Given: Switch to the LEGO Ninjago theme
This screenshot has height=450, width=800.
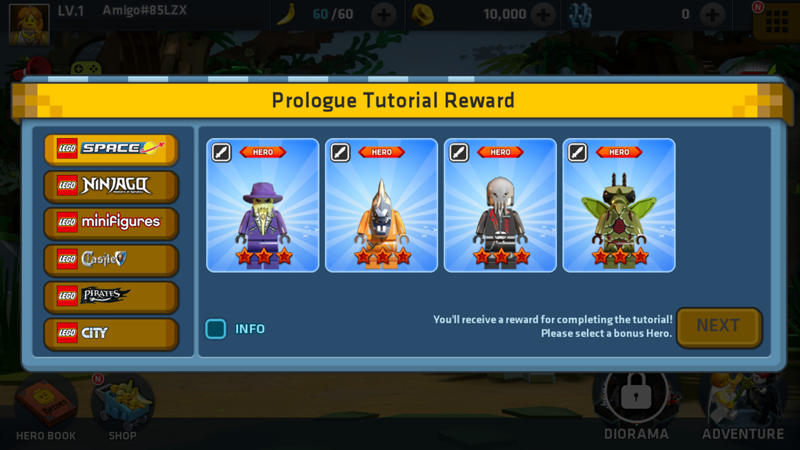Looking at the screenshot, I should tap(111, 186).
